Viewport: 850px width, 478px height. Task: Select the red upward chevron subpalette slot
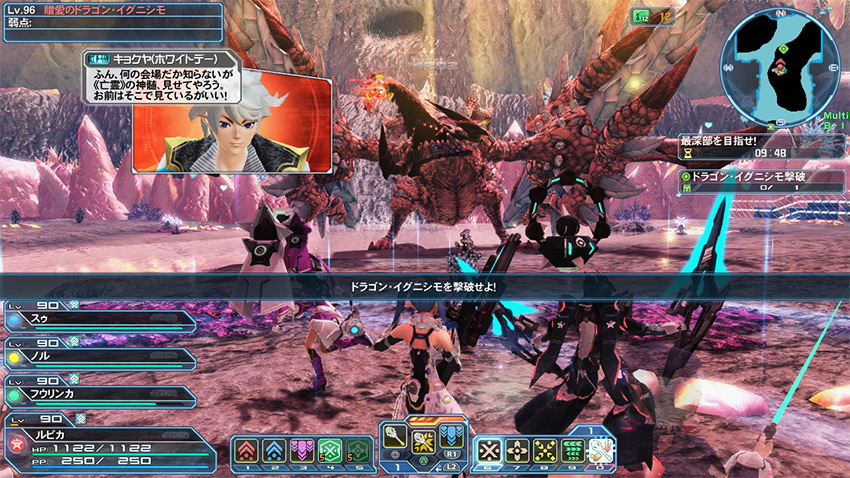246,452
